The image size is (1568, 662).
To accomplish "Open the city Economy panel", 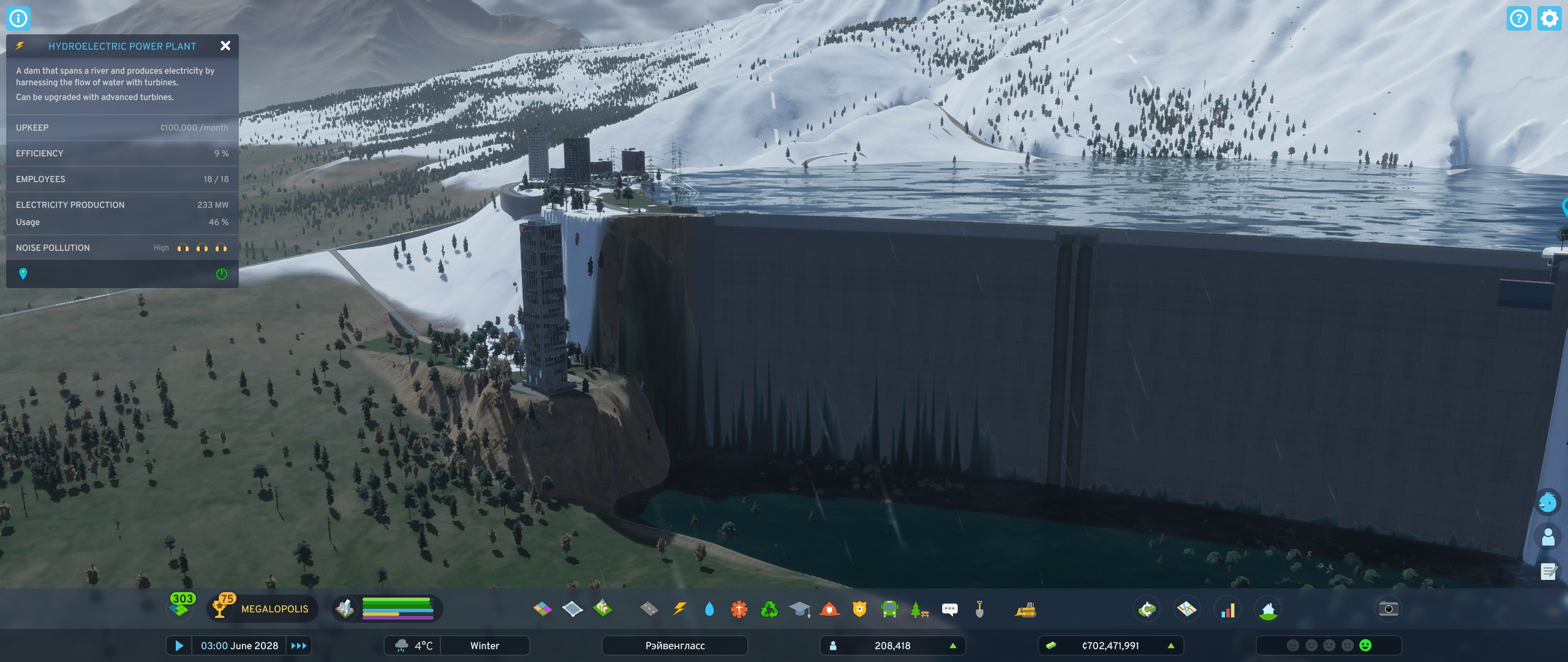I will point(1147,609).
